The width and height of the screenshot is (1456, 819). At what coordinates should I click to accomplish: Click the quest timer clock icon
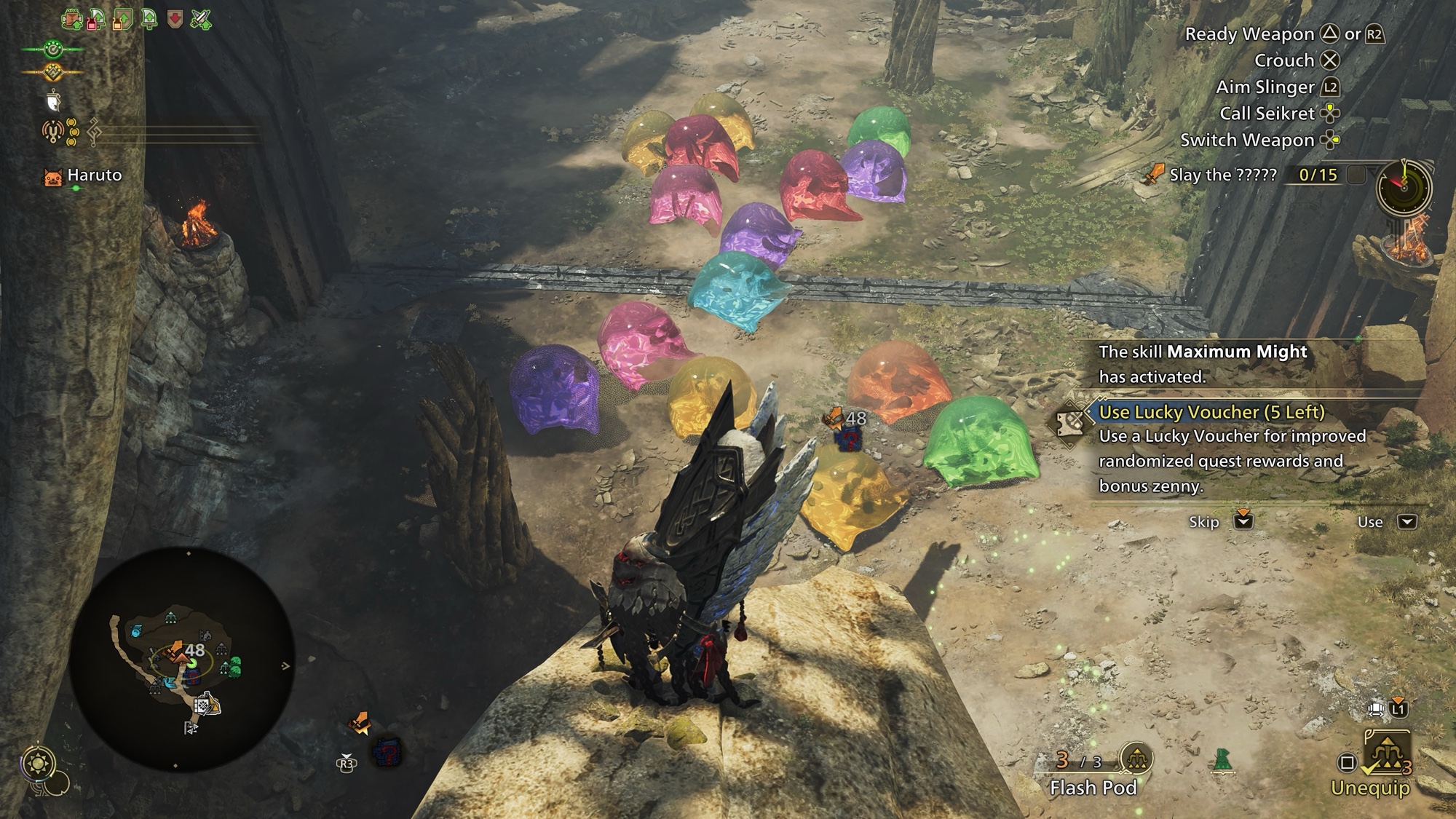pos(1404,187)
